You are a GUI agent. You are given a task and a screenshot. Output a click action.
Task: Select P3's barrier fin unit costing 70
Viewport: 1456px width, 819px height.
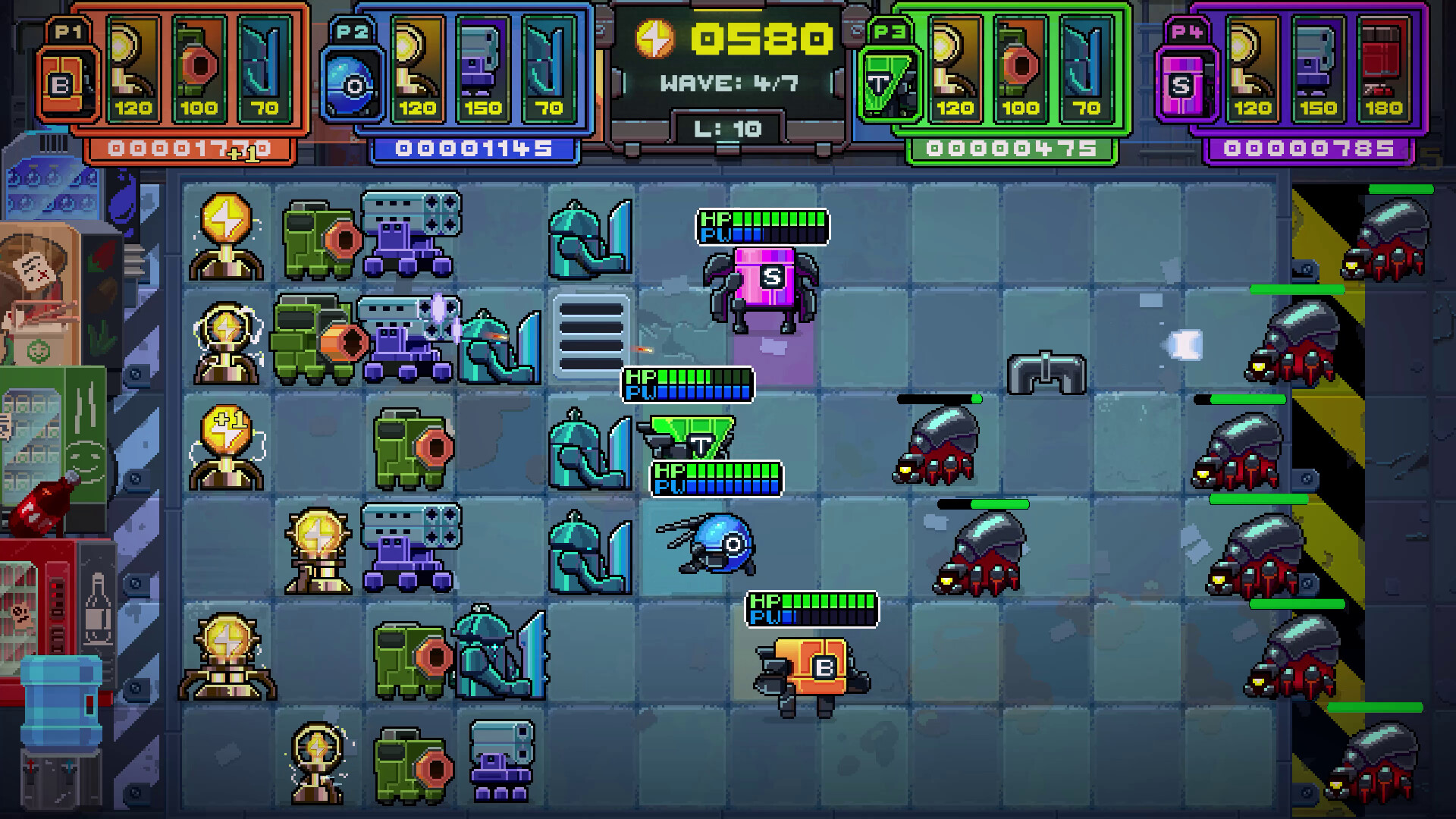tap(1084, 68)
